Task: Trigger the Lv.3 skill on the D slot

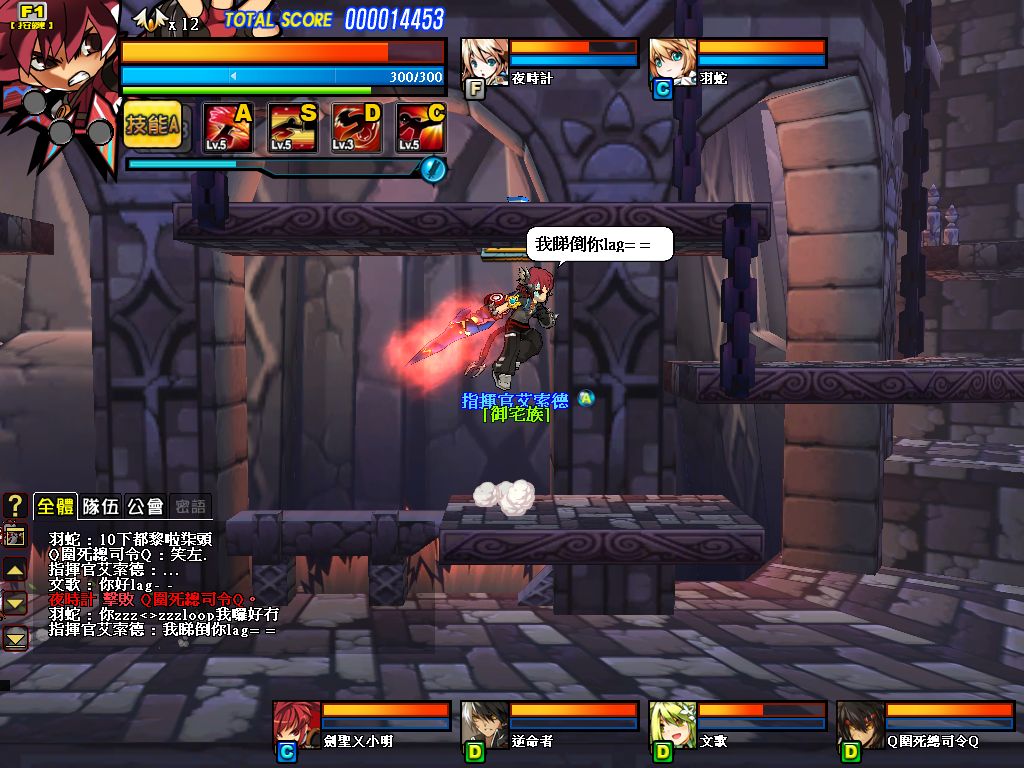Action: pyautogui.click(x=356, y=128)
